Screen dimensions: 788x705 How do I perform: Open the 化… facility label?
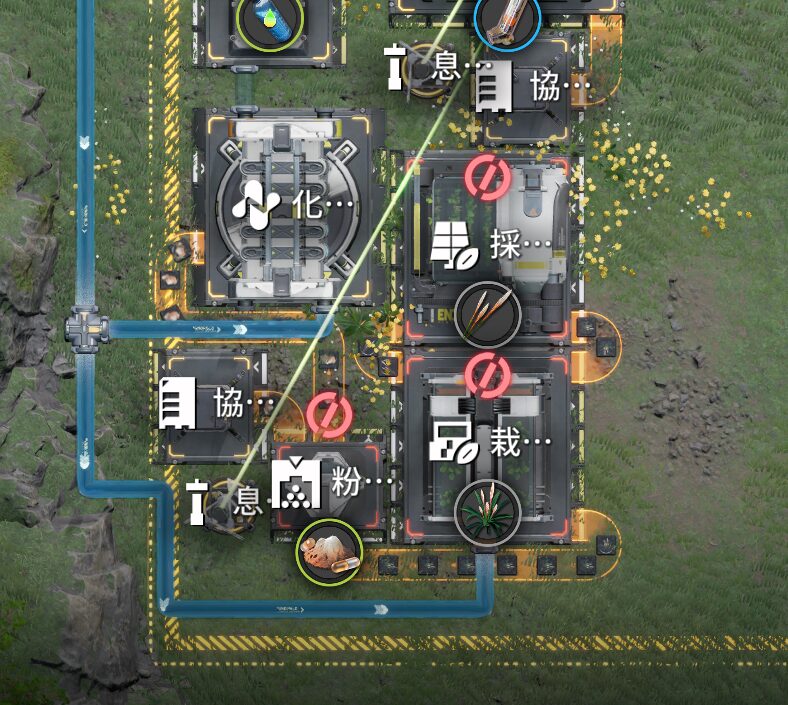click(293, 205)
